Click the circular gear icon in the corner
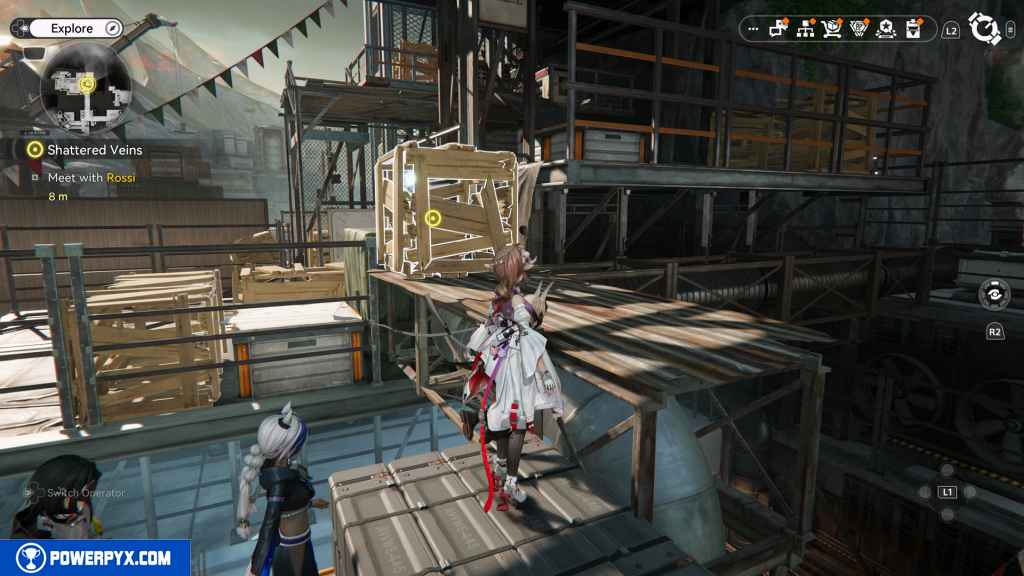 [985, 28]
